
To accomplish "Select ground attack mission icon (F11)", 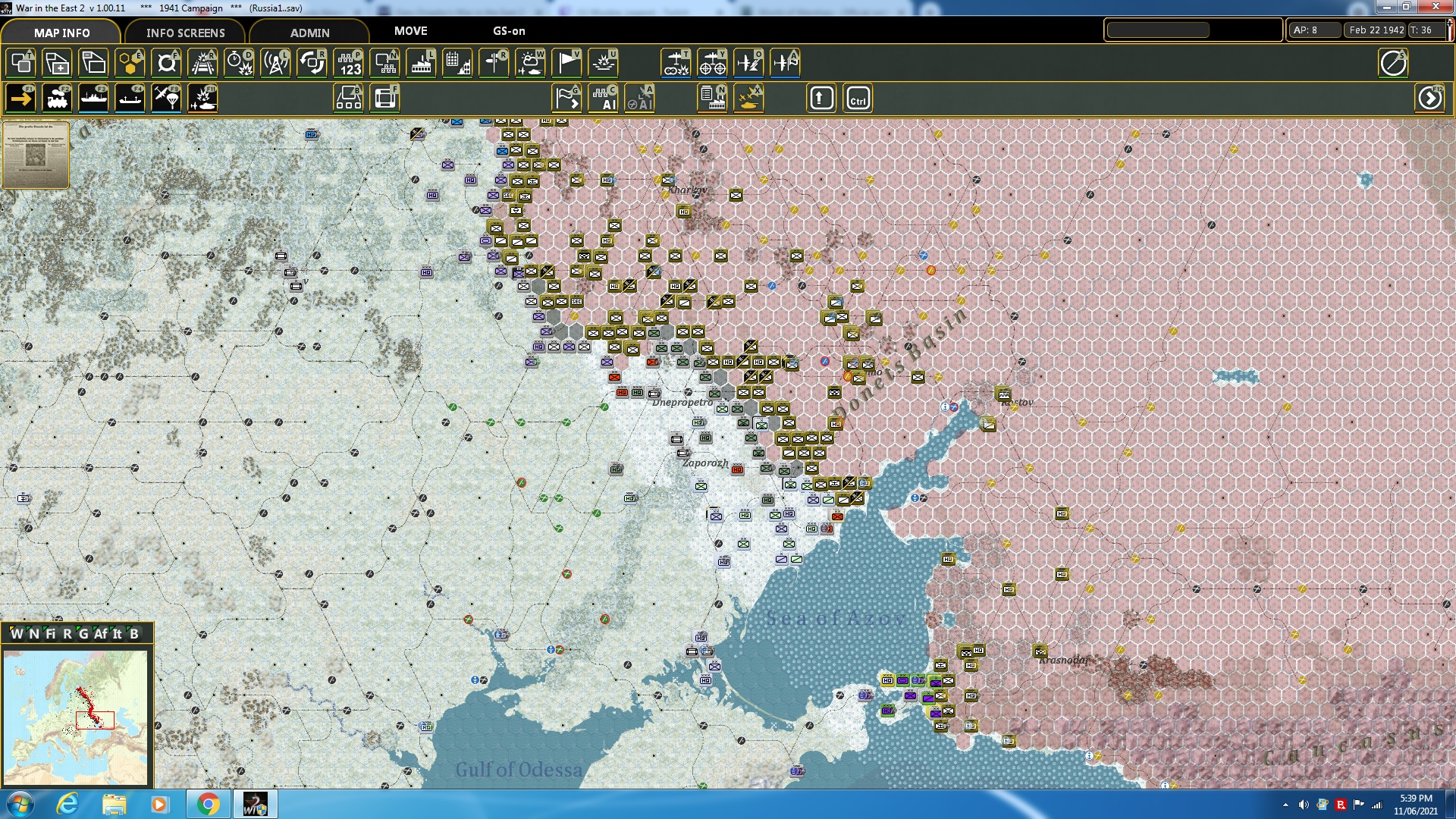I will [x=202, y=99].
